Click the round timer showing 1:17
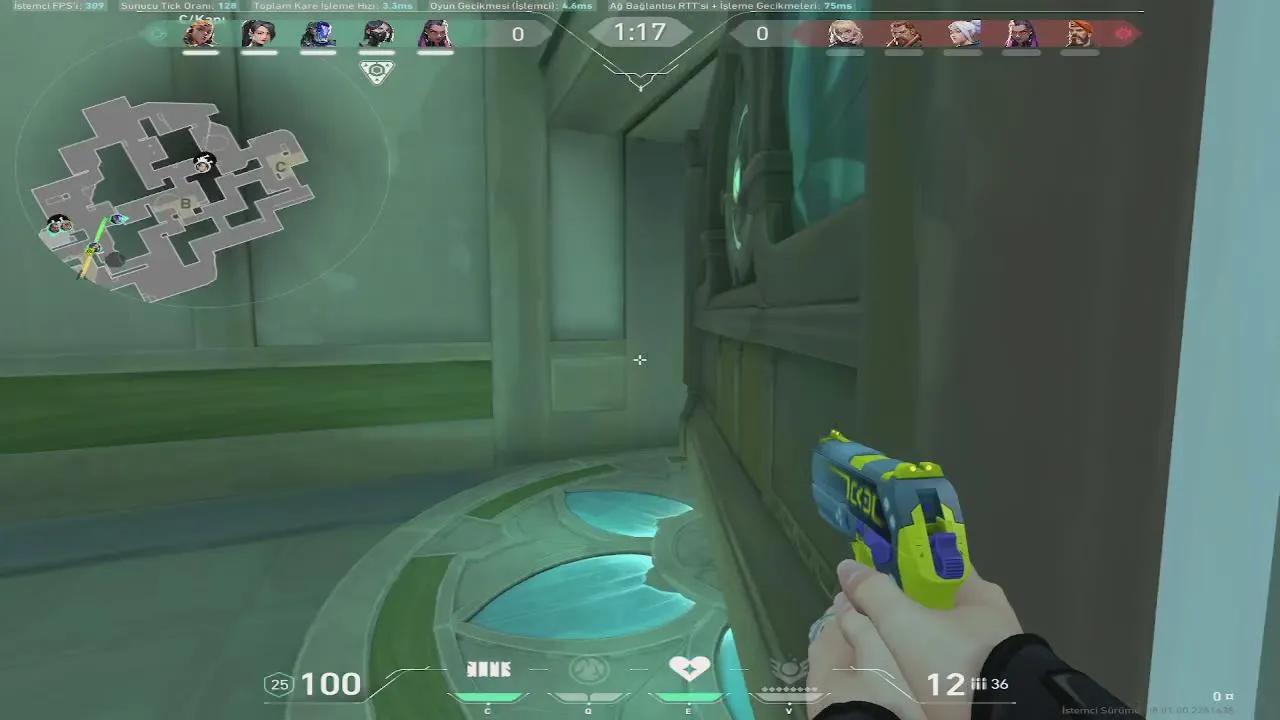The width and height of the screenshot is (1280, 720). click(640, 33)
